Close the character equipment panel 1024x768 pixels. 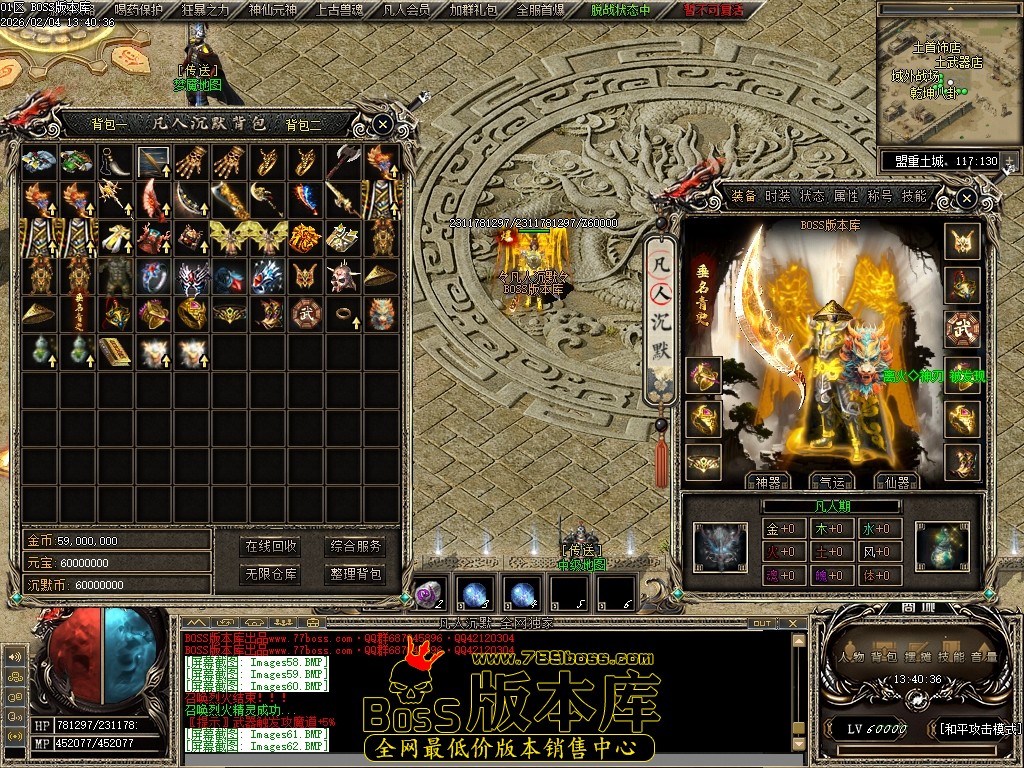coord(966,199)
